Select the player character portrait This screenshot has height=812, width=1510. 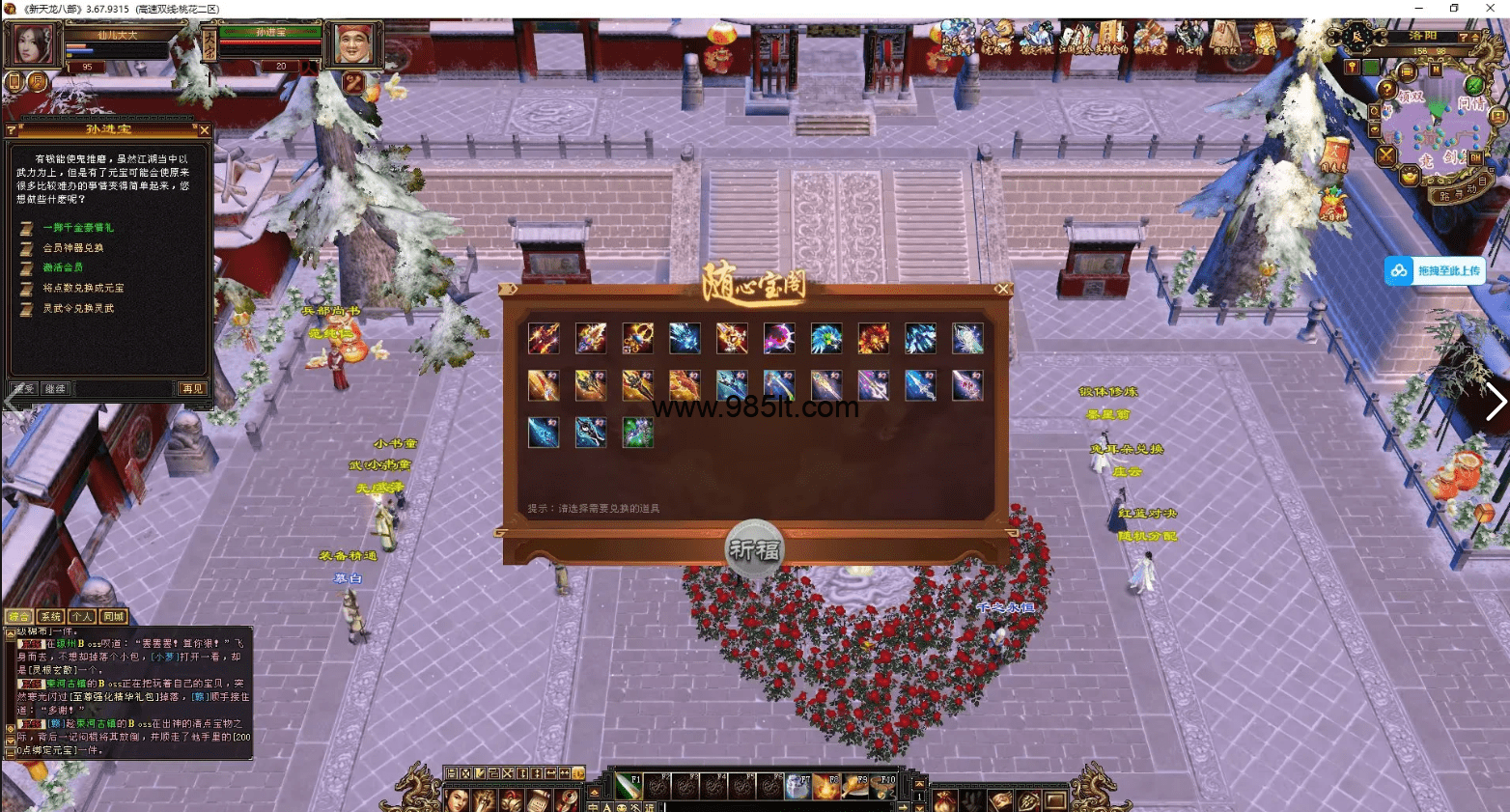point(32,43)
